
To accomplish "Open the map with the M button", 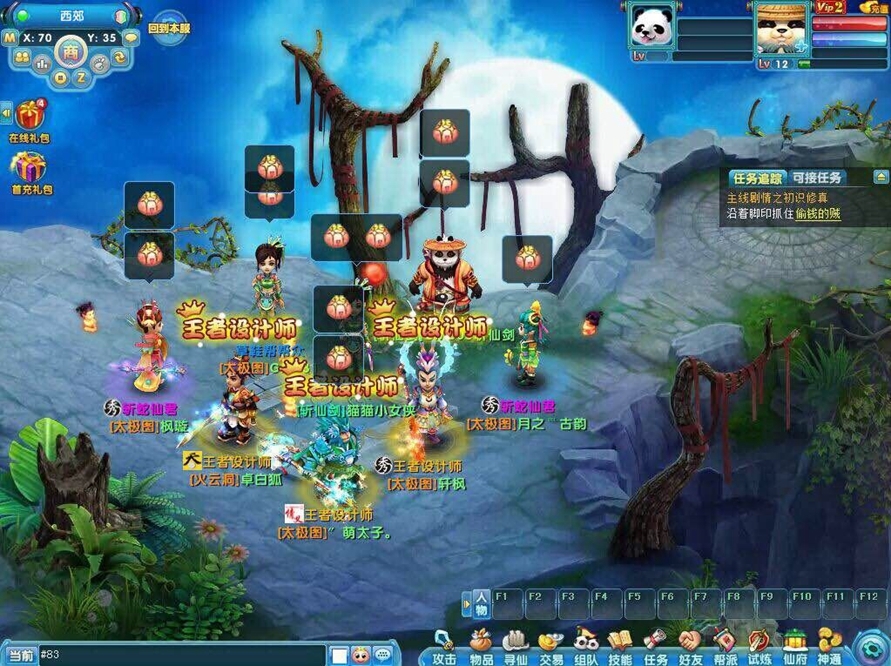I will [x=10, y=38].
